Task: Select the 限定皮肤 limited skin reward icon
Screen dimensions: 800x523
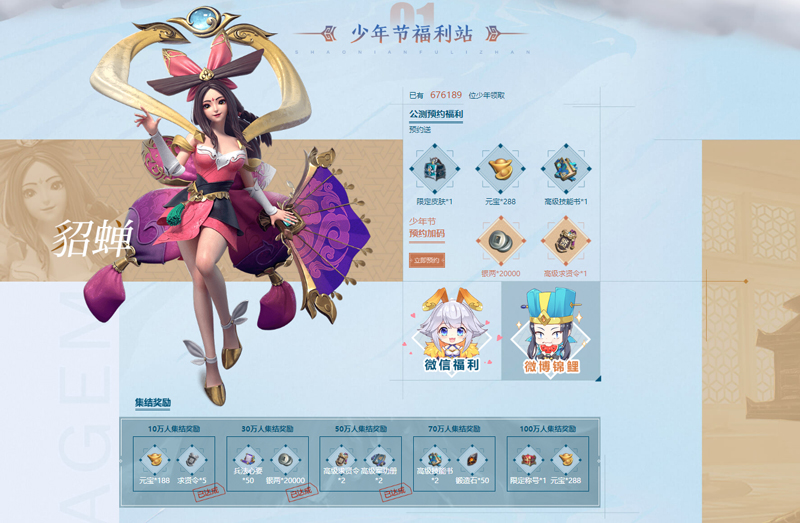Action: pos(436,168)
